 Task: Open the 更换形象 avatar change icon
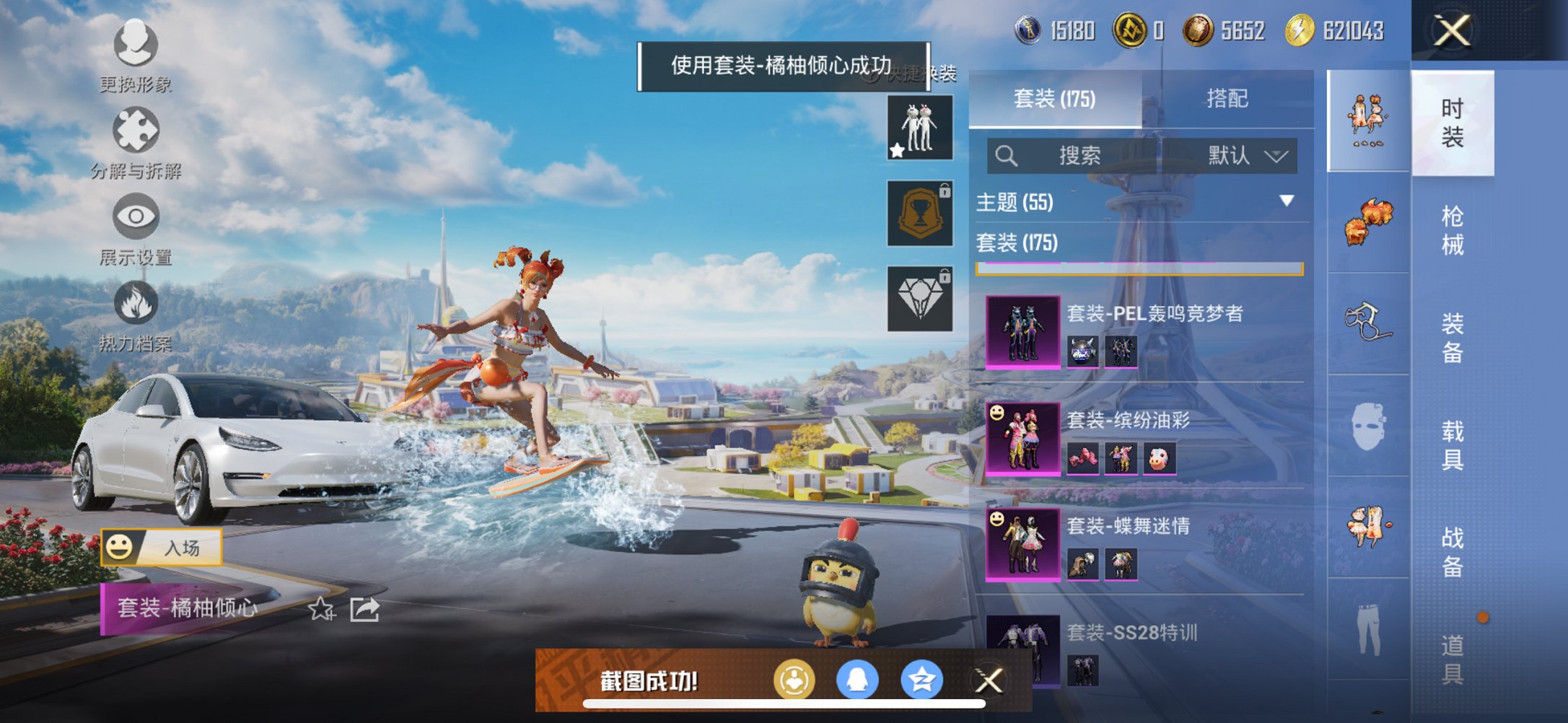(134, 45)
